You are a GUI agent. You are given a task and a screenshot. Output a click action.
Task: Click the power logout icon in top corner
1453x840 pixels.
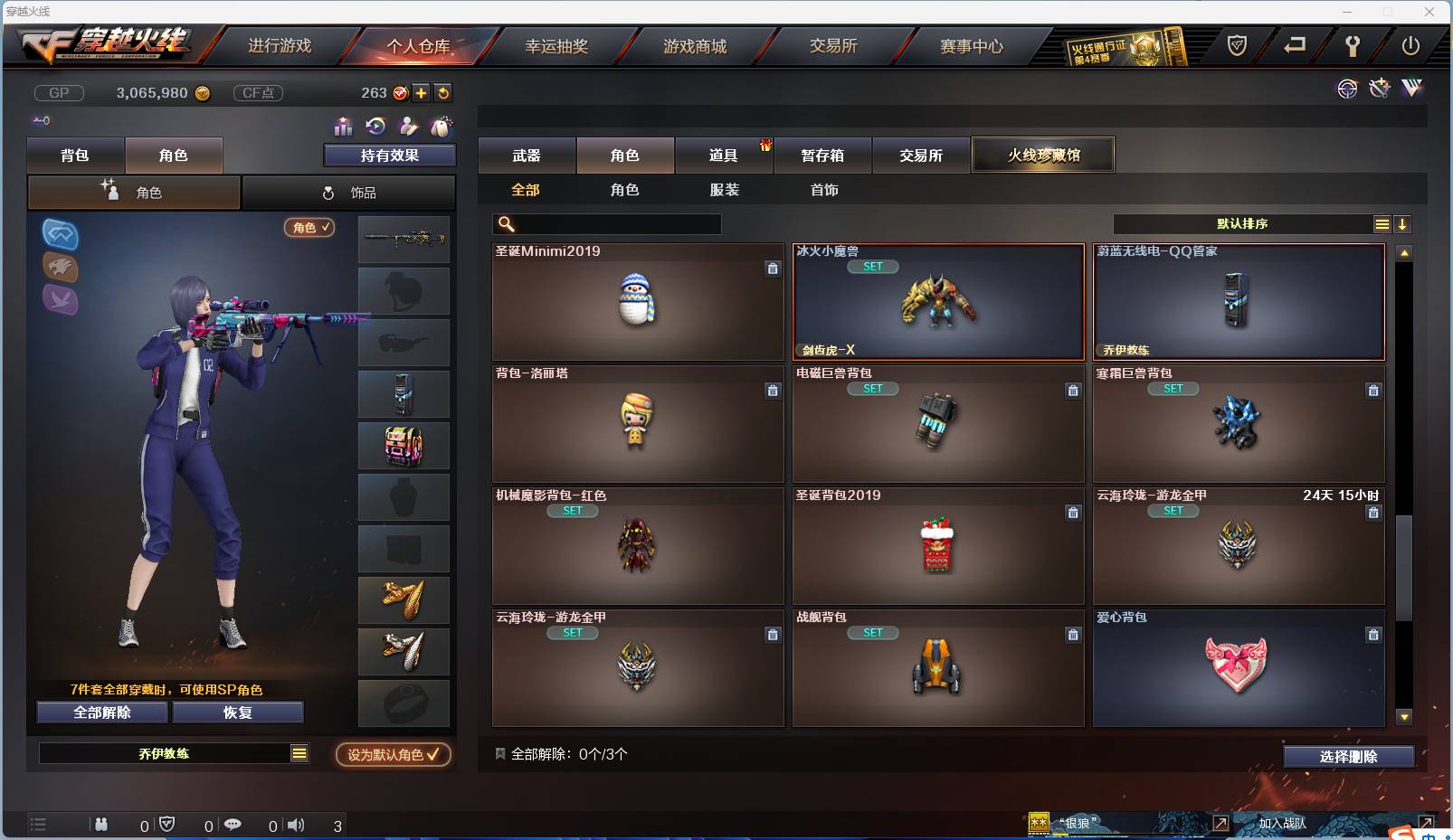coord(1410,46)
